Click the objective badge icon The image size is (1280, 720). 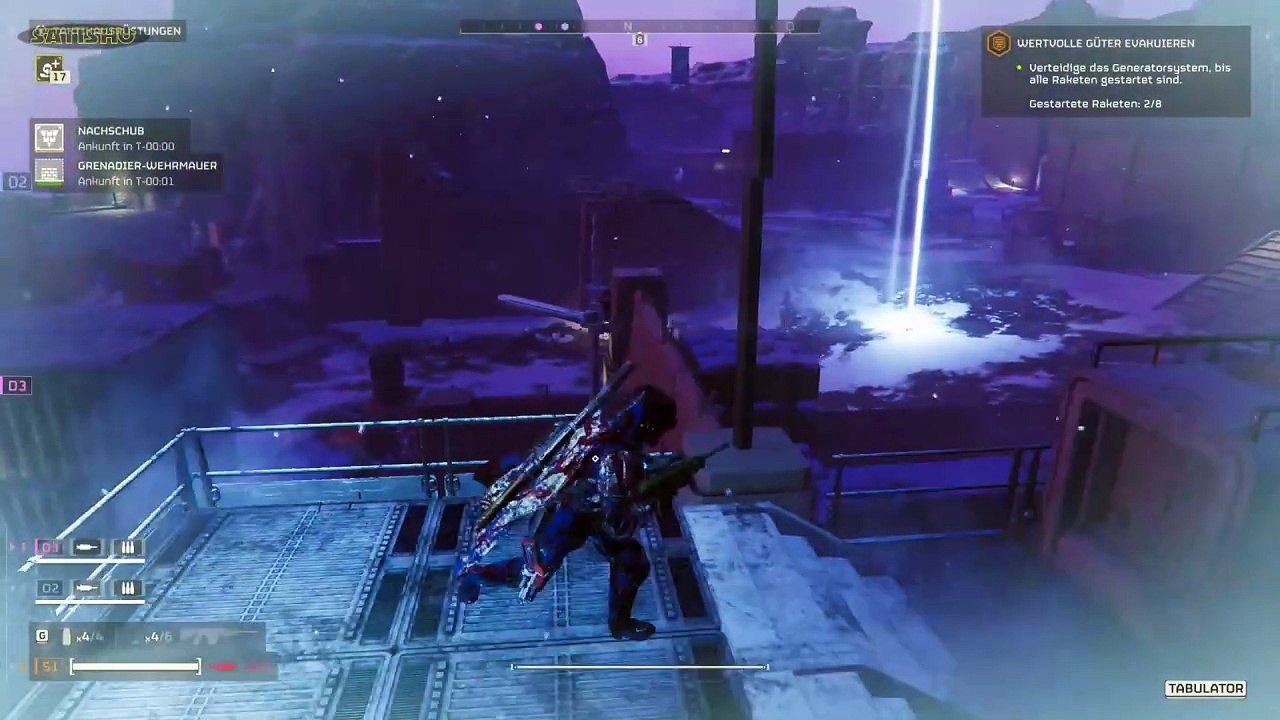pos(998,43)
